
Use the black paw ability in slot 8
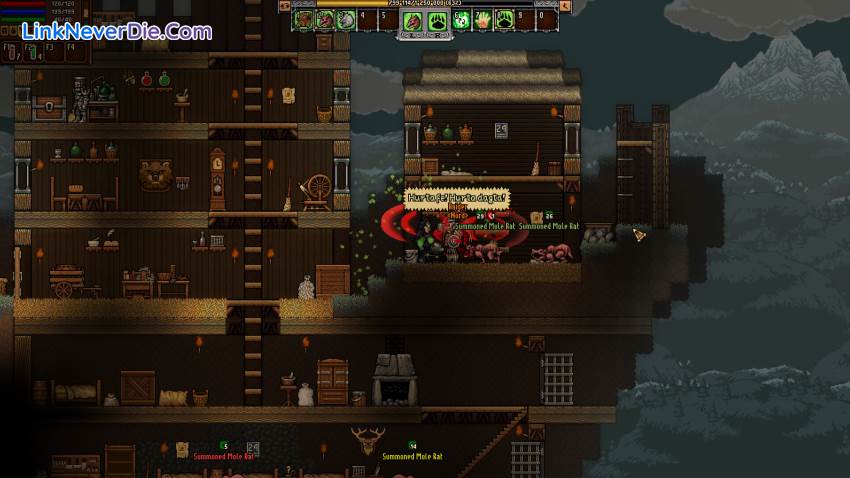pyautogui.click(x=504, y=18)
